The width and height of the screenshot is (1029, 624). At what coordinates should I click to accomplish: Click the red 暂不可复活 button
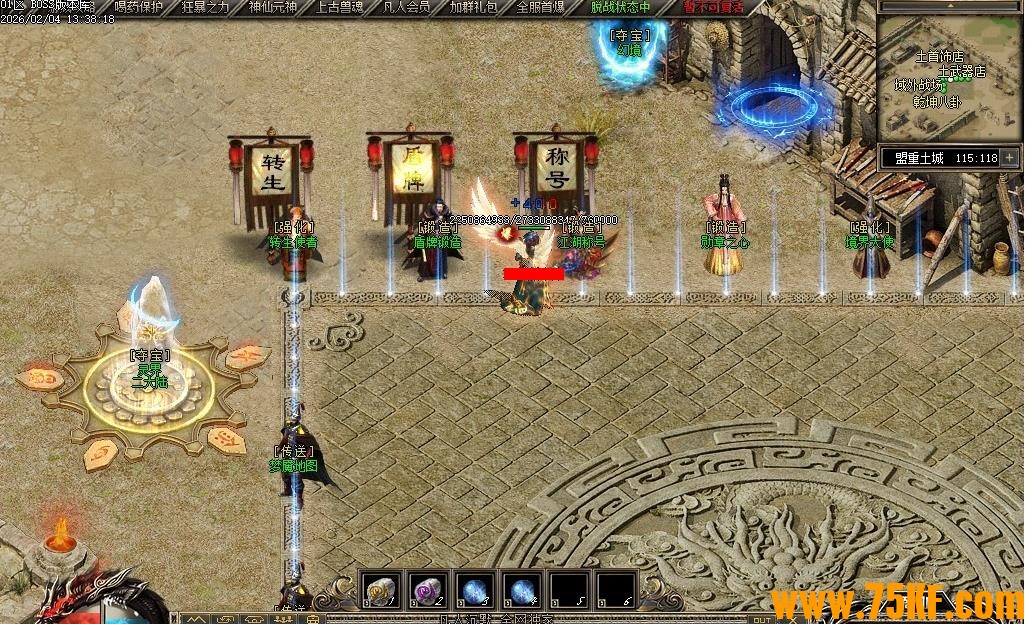713,7
